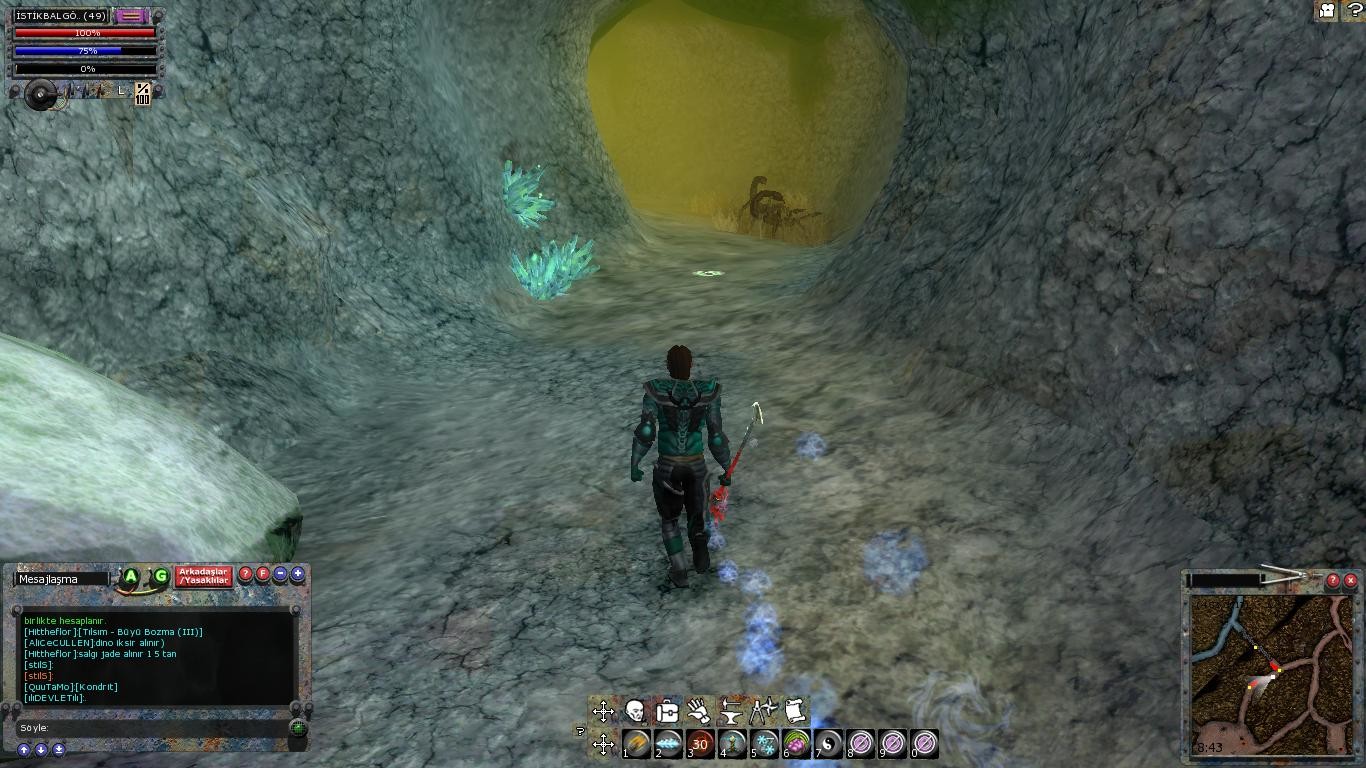Switch chat to the green G channel

pyautogui.click(x=160, y=576)
